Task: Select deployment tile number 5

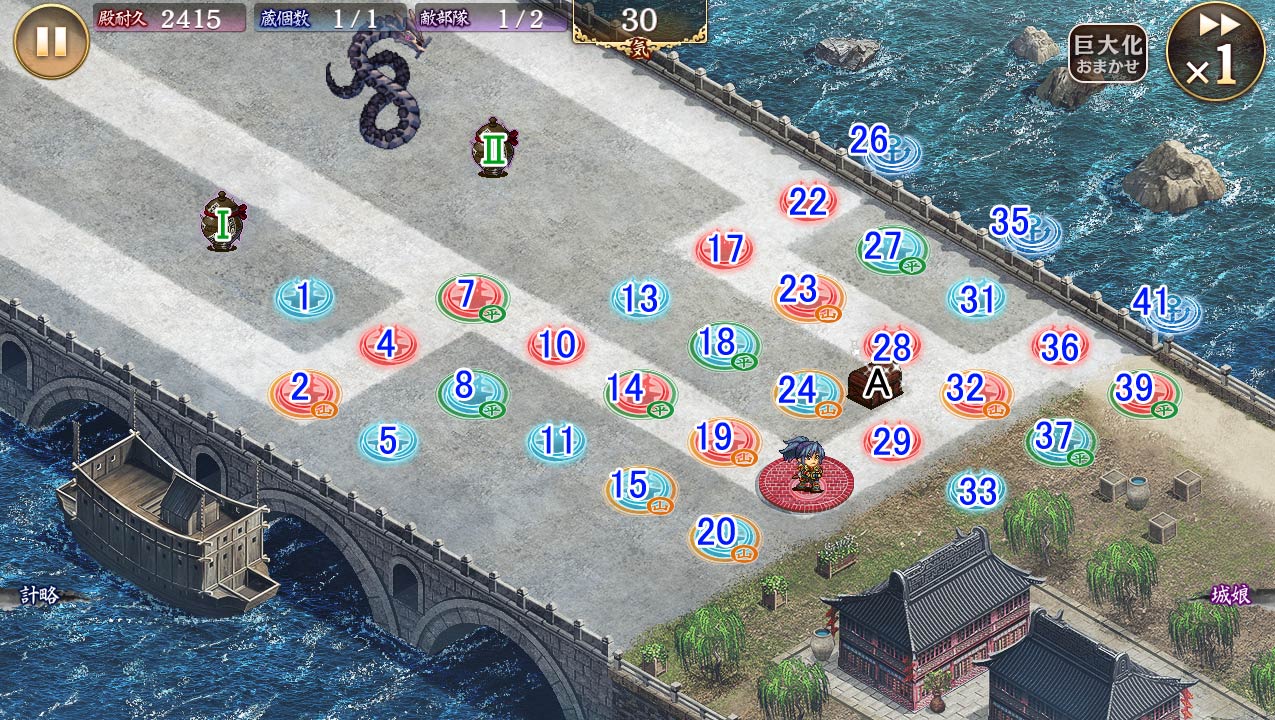Action: point(388,441)
